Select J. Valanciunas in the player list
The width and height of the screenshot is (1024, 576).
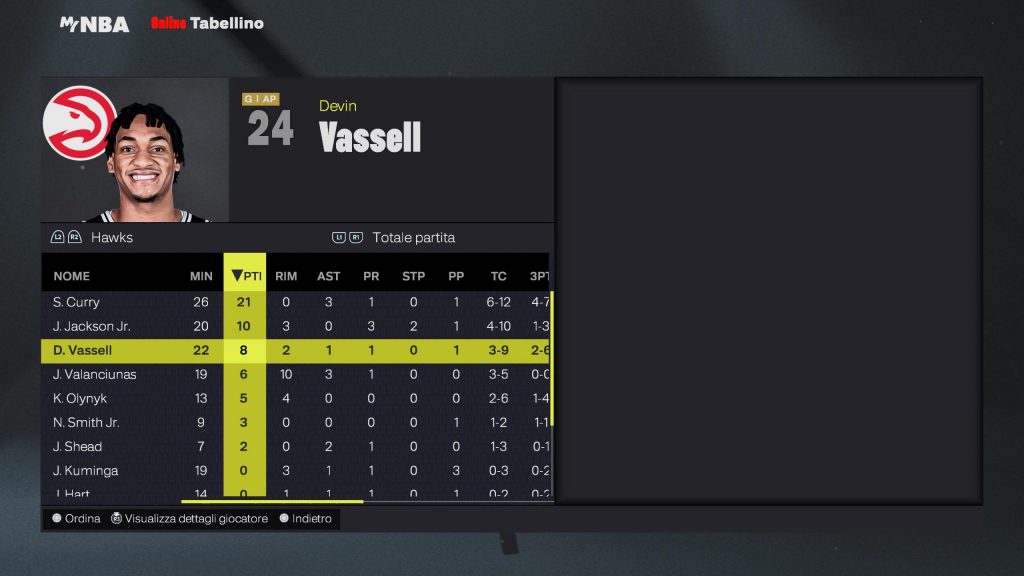(95, 374)
